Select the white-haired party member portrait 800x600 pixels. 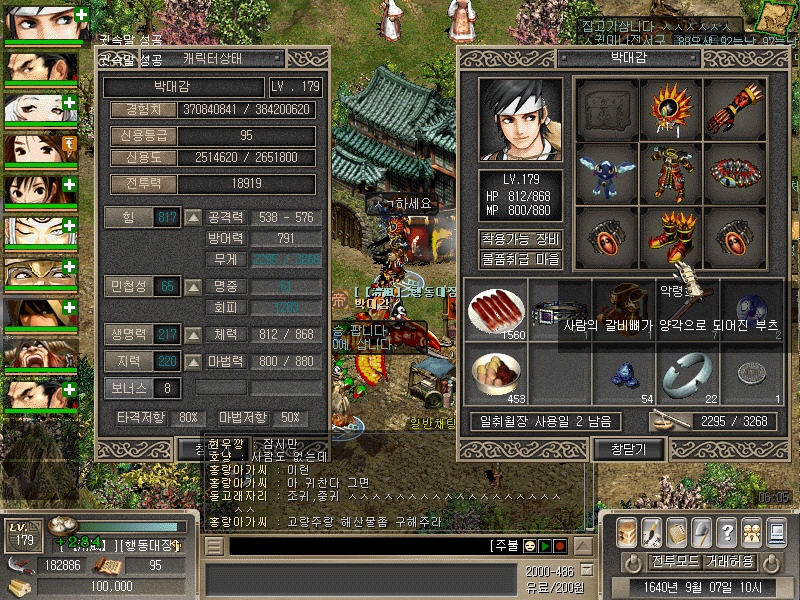tap(41, 108)
